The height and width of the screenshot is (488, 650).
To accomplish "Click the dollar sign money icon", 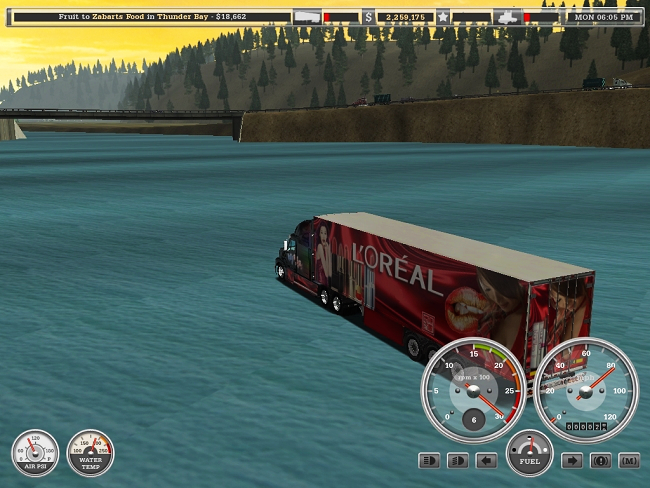I will point(368,17).
